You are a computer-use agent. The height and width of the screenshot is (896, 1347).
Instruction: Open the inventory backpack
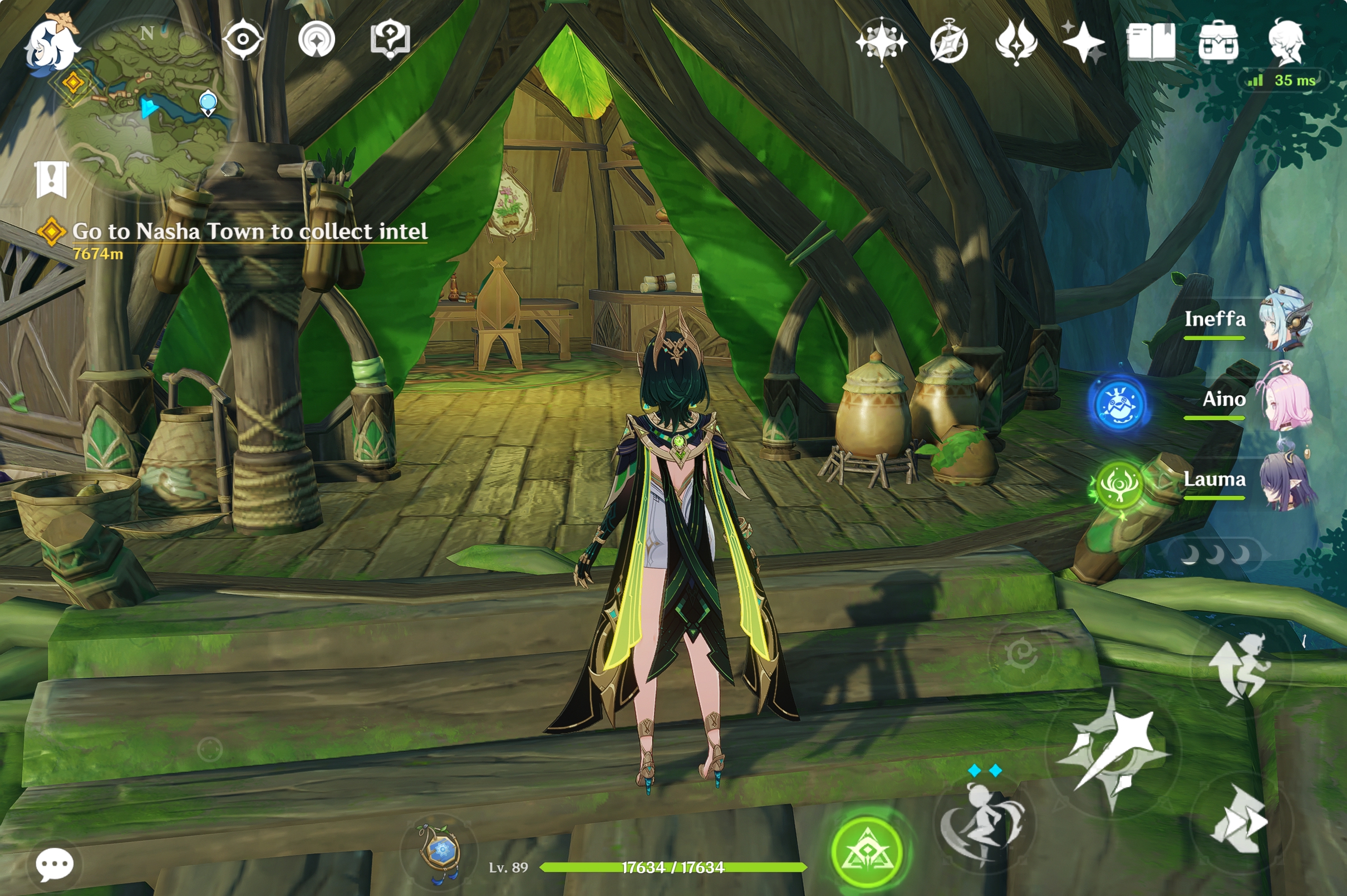click(1218, 42)
